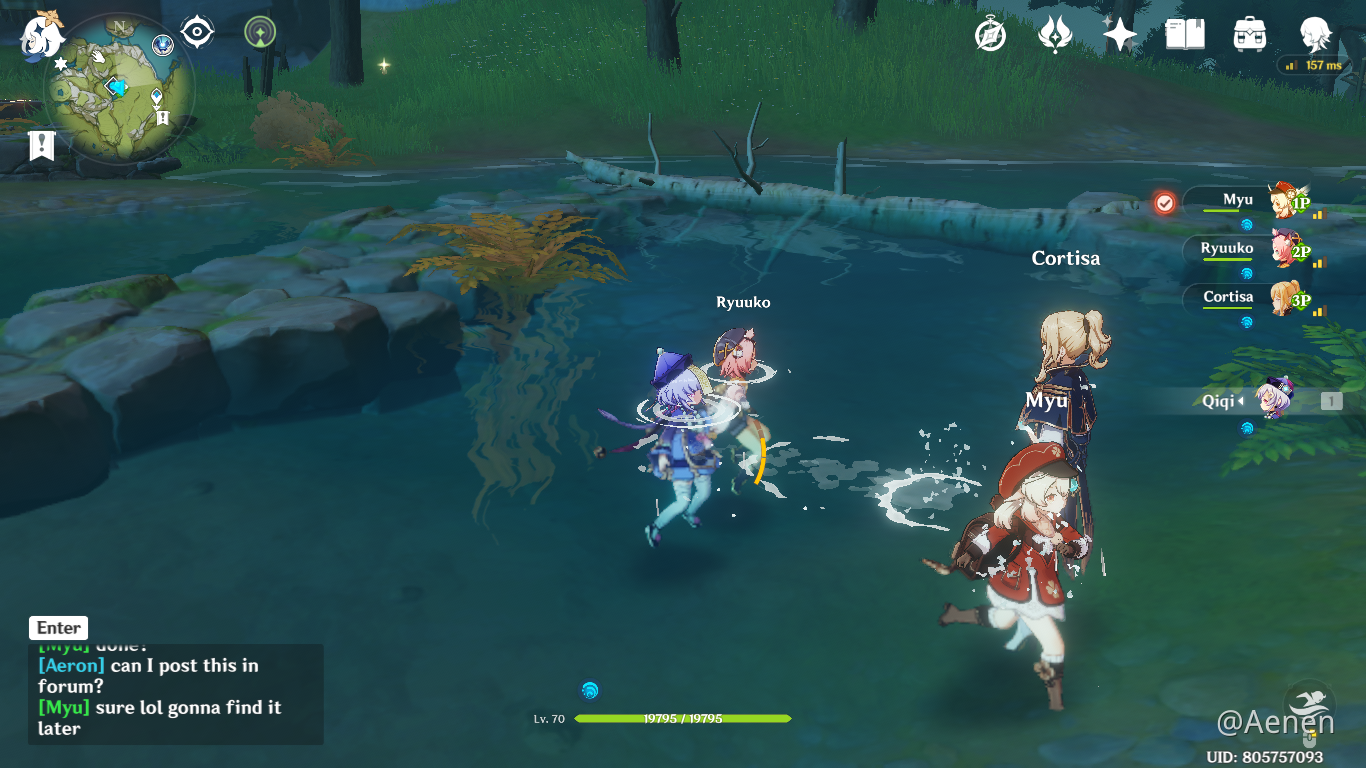Screen dimensions: 1366x768
Task: Toggle the red check-mark circle beside Myu
Action: [x=1164, y=201]
